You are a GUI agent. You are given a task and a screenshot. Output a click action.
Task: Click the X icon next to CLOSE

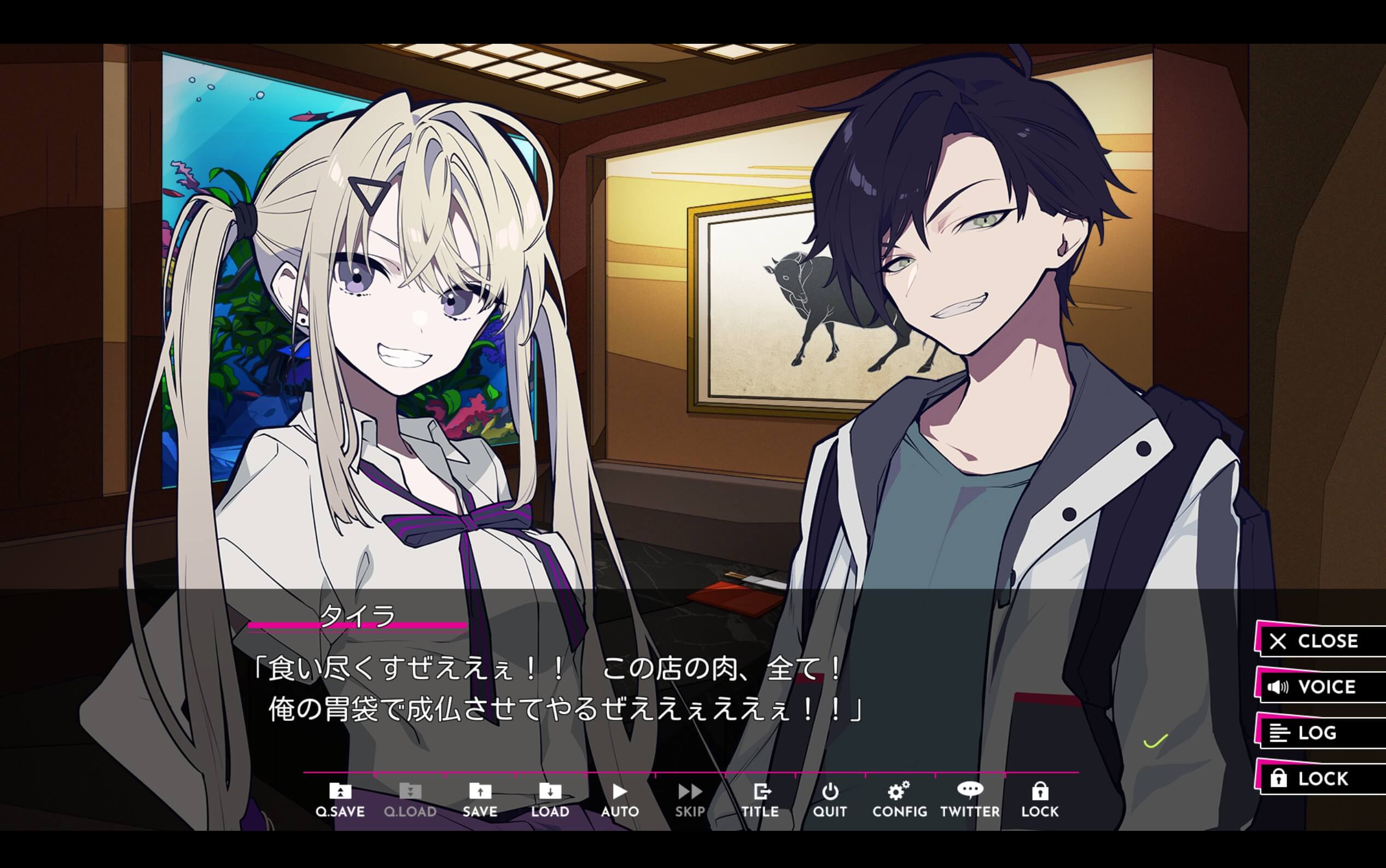1278,641
